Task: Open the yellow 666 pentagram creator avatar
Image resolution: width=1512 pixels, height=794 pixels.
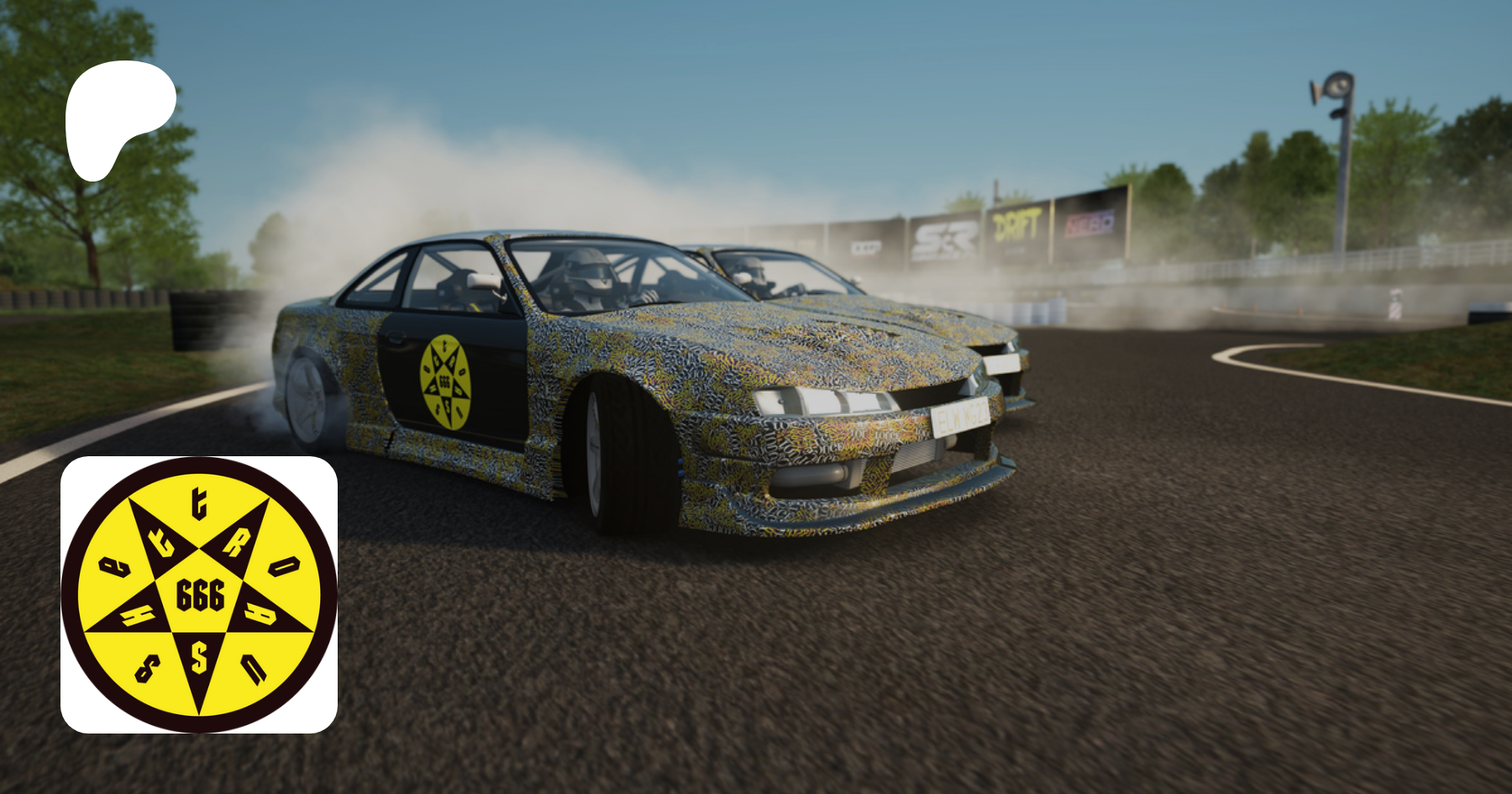Action: [x=199, y=595]
